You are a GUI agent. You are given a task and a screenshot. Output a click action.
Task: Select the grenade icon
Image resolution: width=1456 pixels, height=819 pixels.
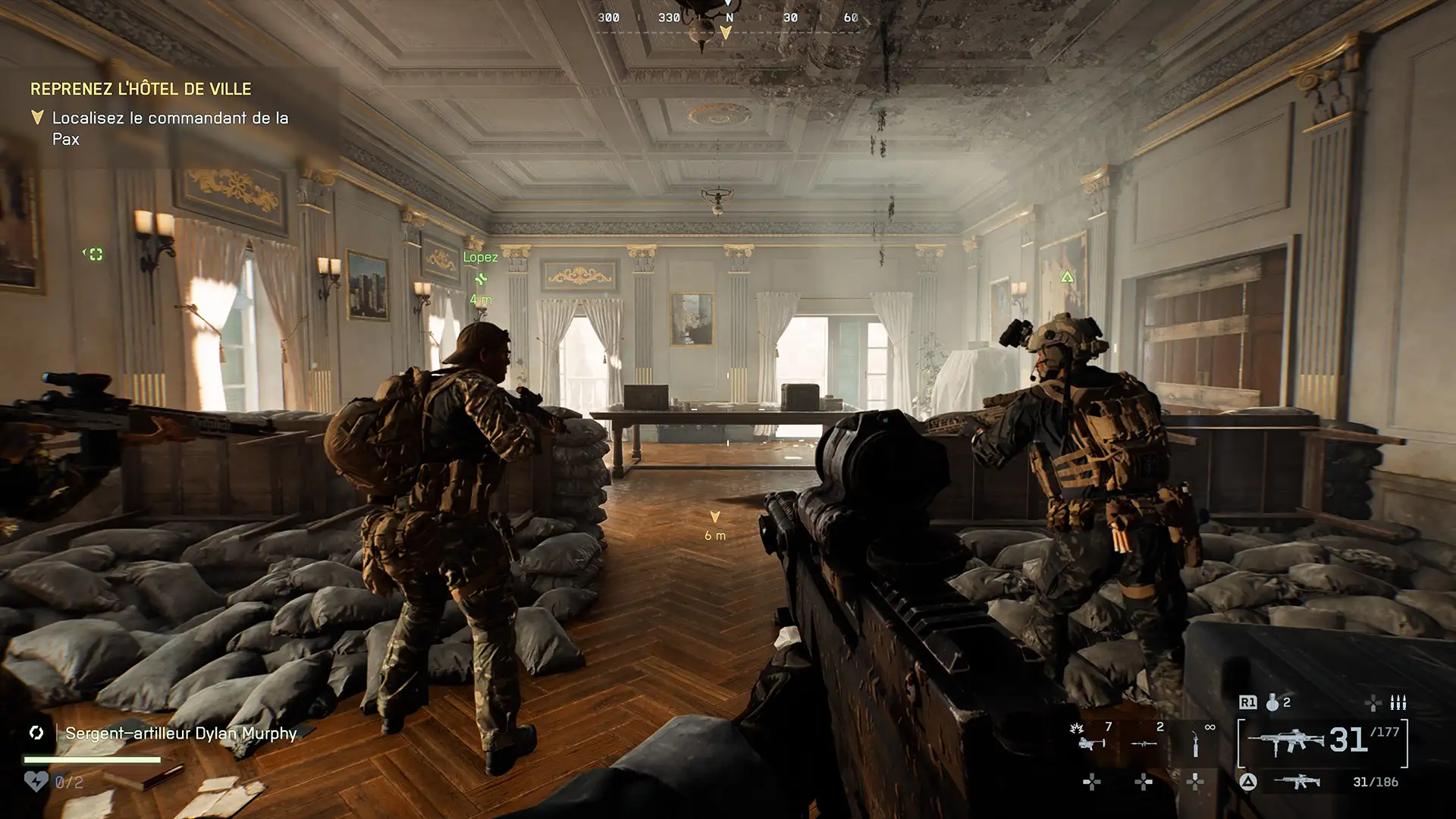(x=1272, y=703)
